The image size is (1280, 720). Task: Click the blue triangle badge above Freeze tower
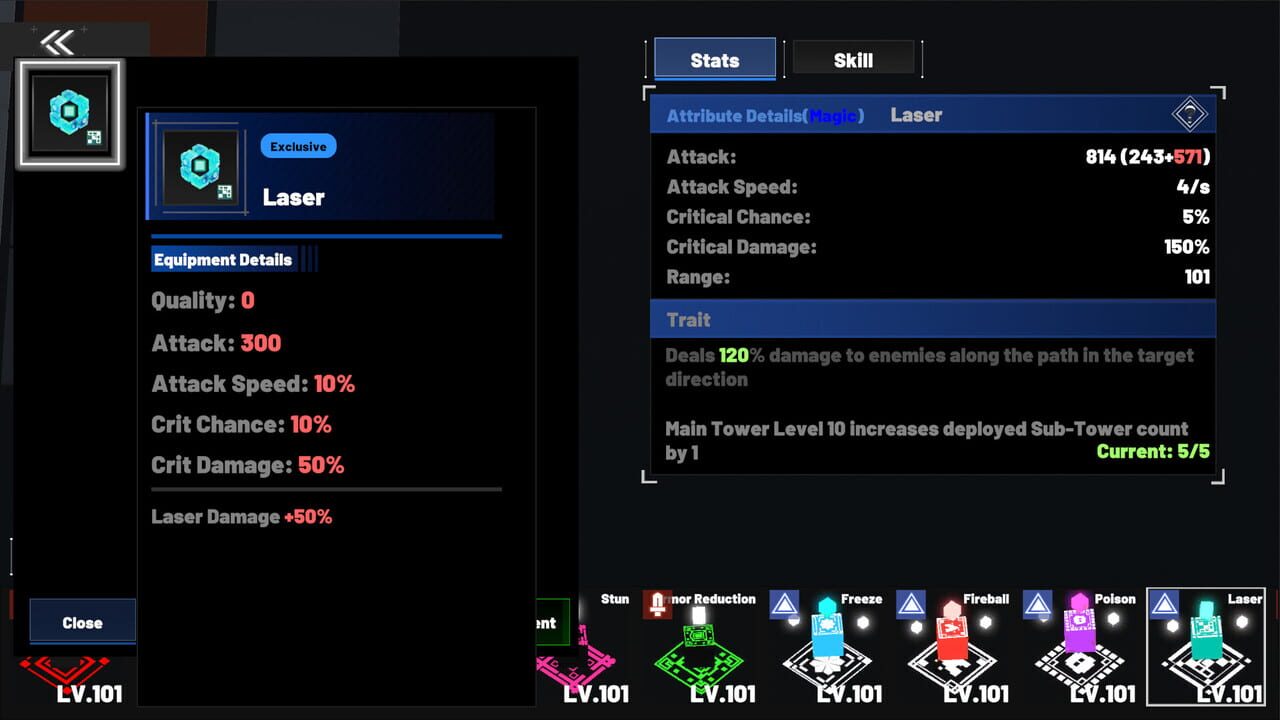tap(785, 604)
